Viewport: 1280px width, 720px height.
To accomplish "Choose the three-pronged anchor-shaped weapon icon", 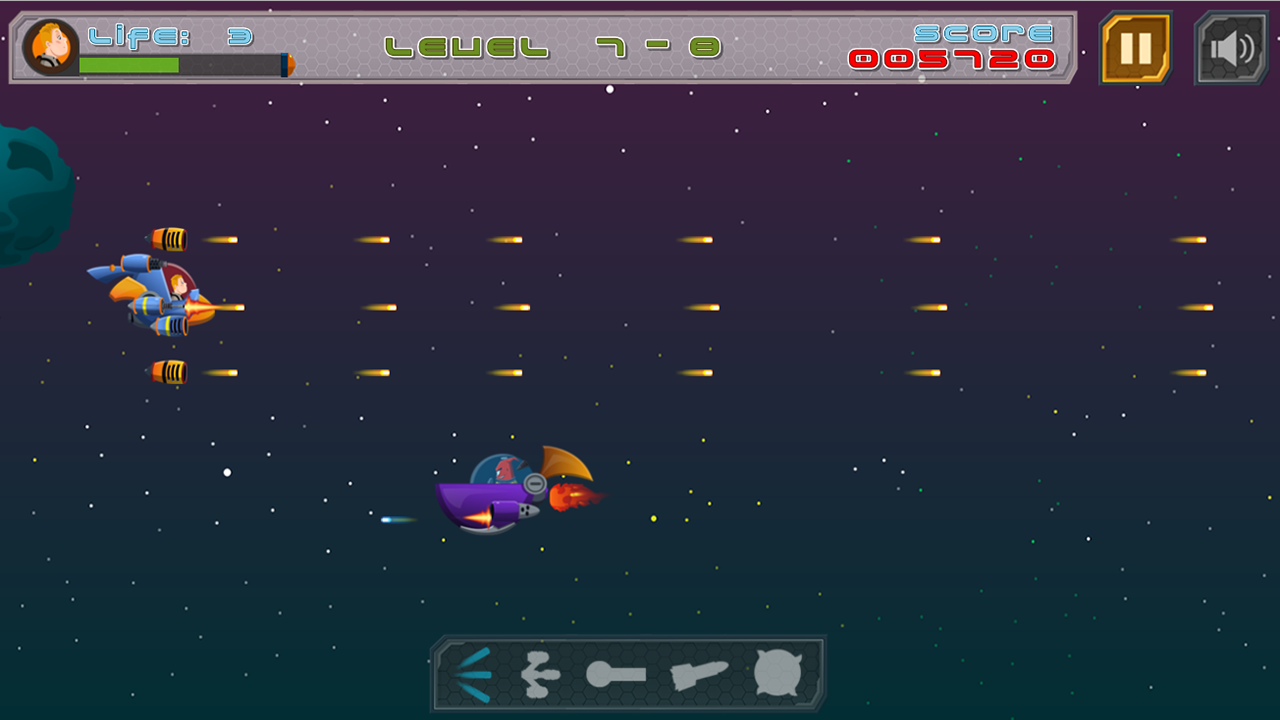I will coord(541,675).
